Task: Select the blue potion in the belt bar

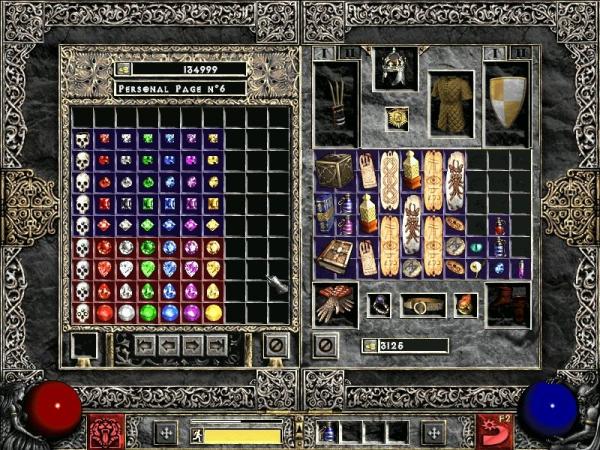Action: [x=327, y=434]
